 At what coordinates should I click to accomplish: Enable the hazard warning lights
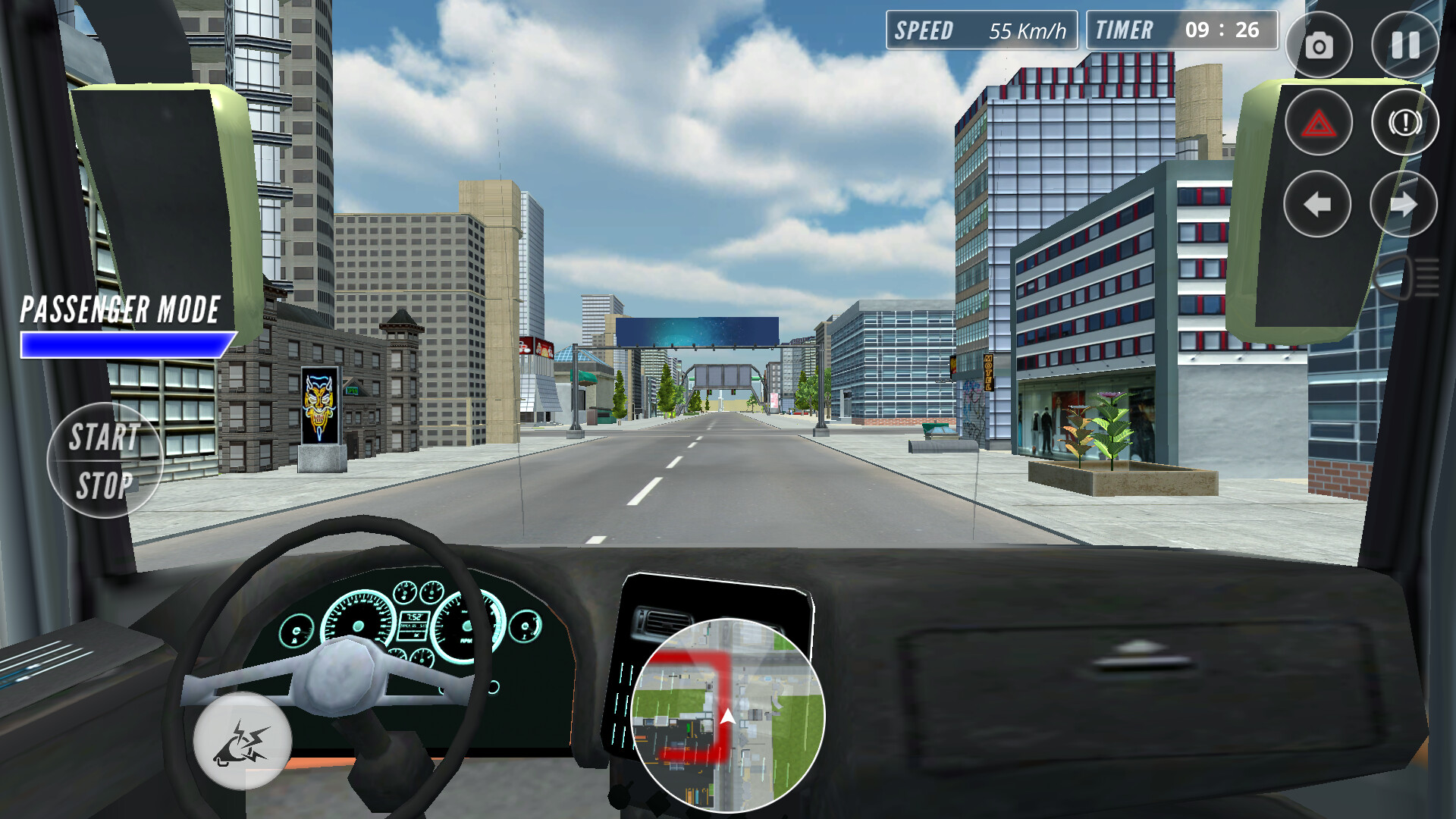[1319, 122]
